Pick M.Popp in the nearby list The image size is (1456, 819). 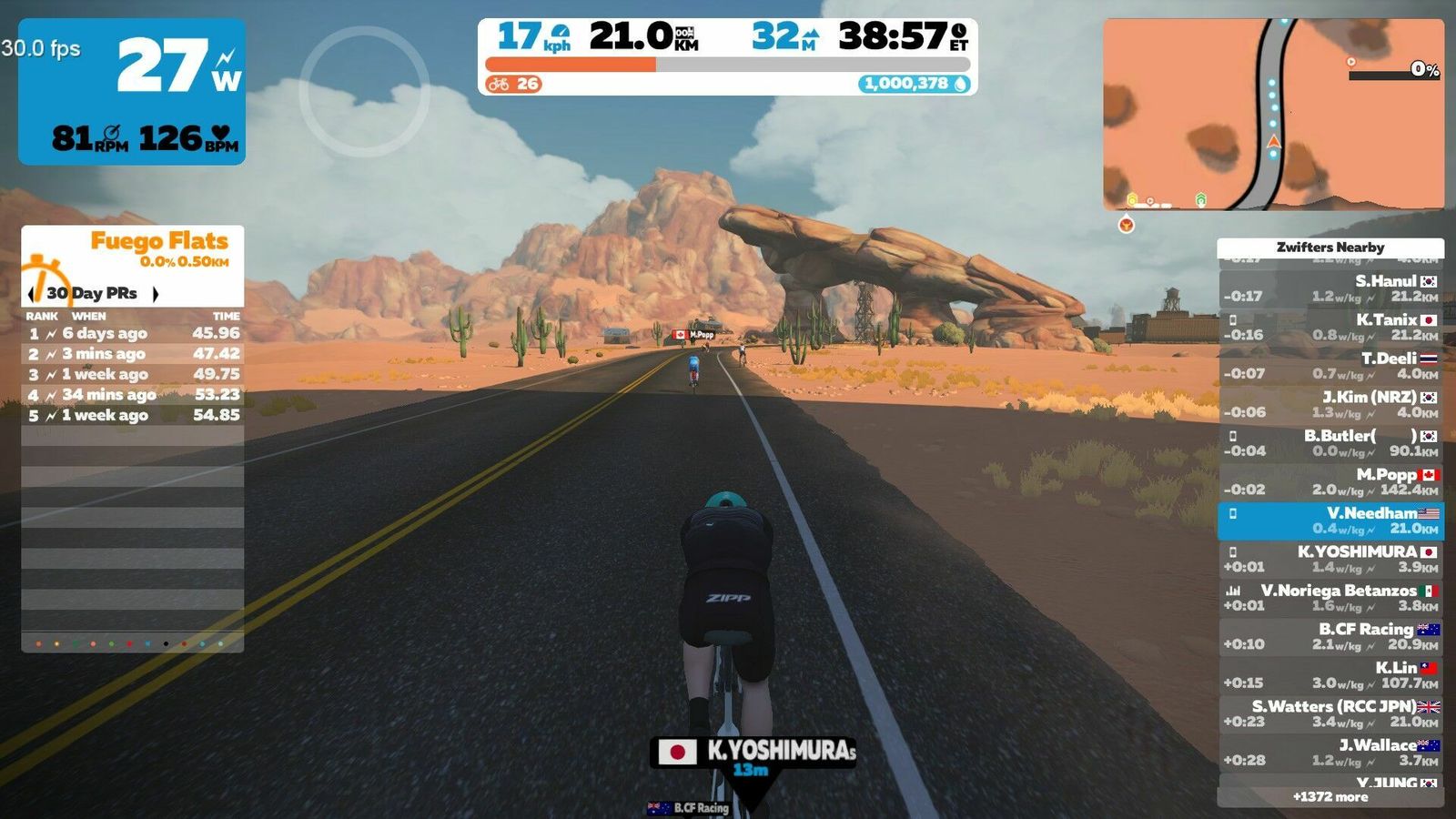click(x=1330, y=481)
